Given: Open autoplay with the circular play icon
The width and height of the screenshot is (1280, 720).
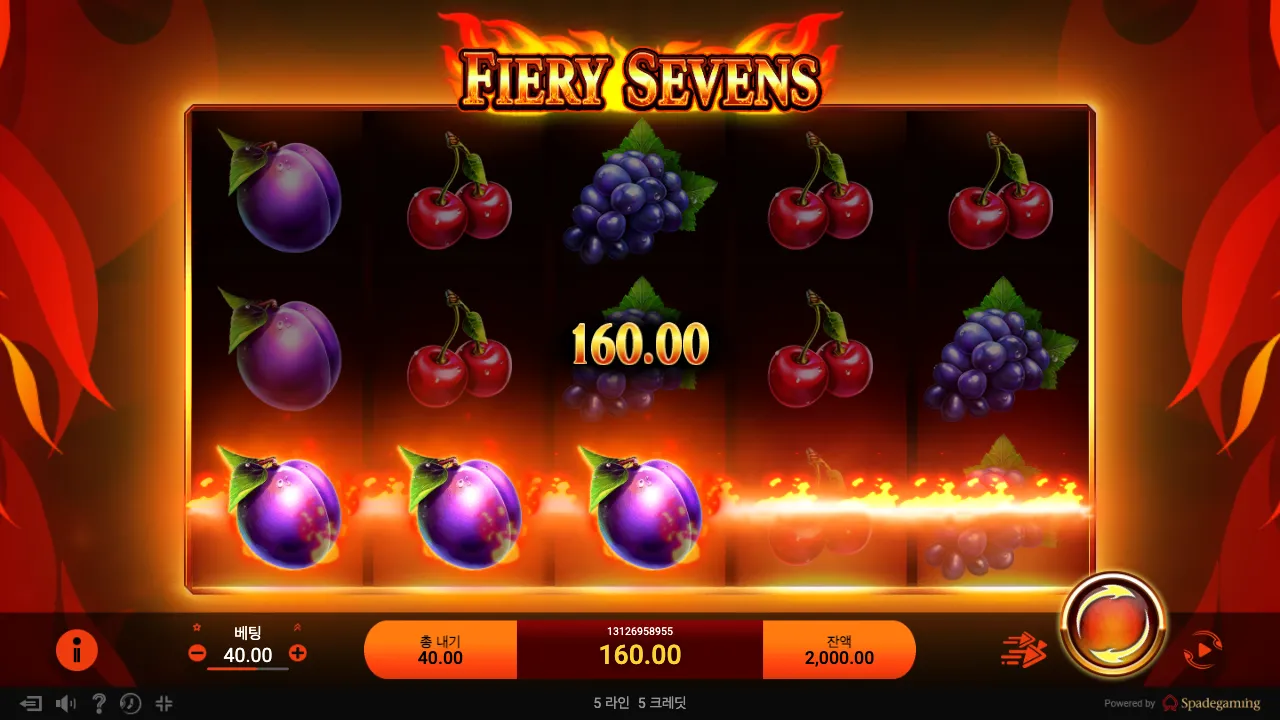Looking at the screenshot, I should point(1204,649).
